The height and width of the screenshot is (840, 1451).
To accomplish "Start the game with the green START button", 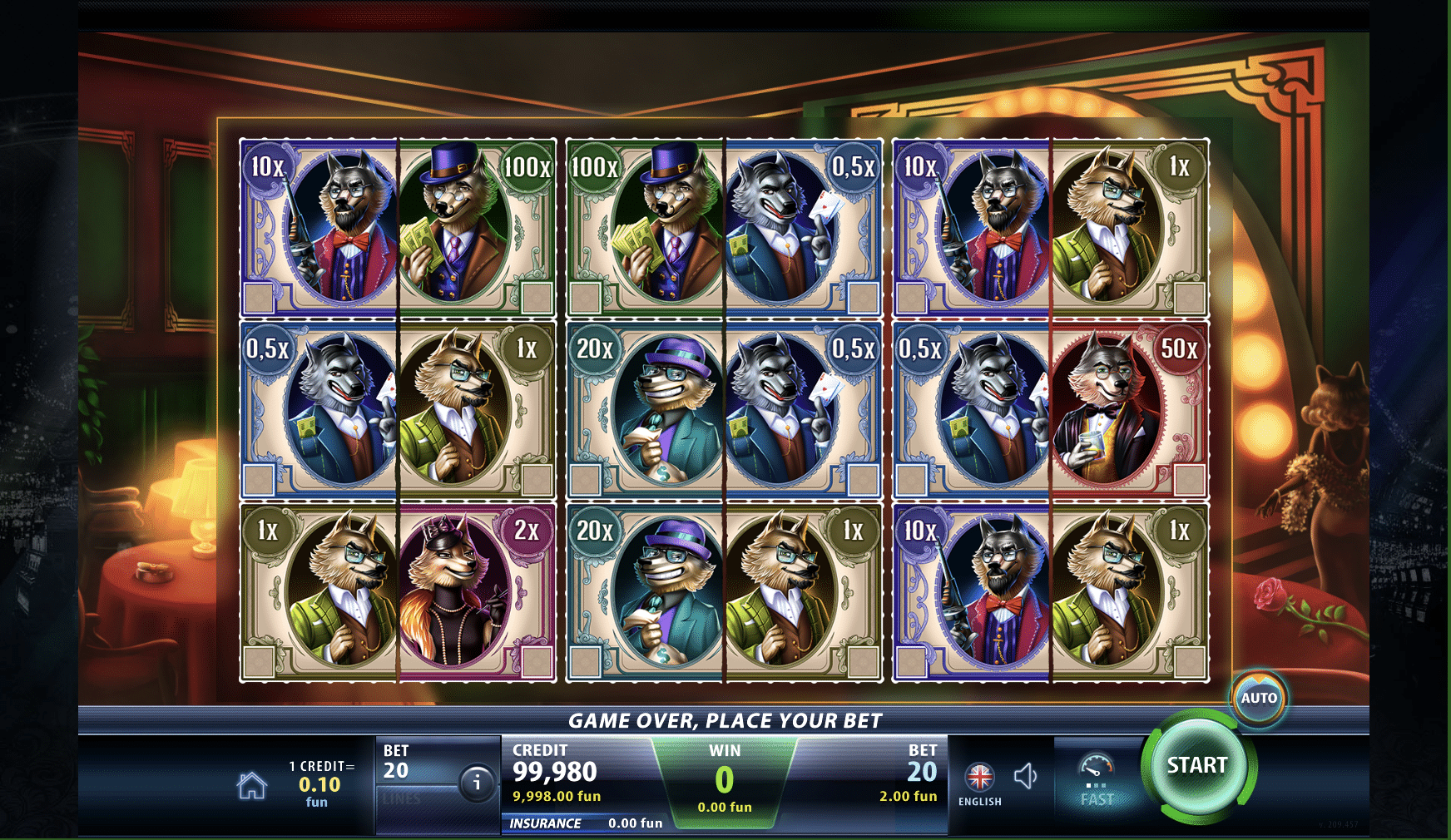I will (x=1197, y=766).
